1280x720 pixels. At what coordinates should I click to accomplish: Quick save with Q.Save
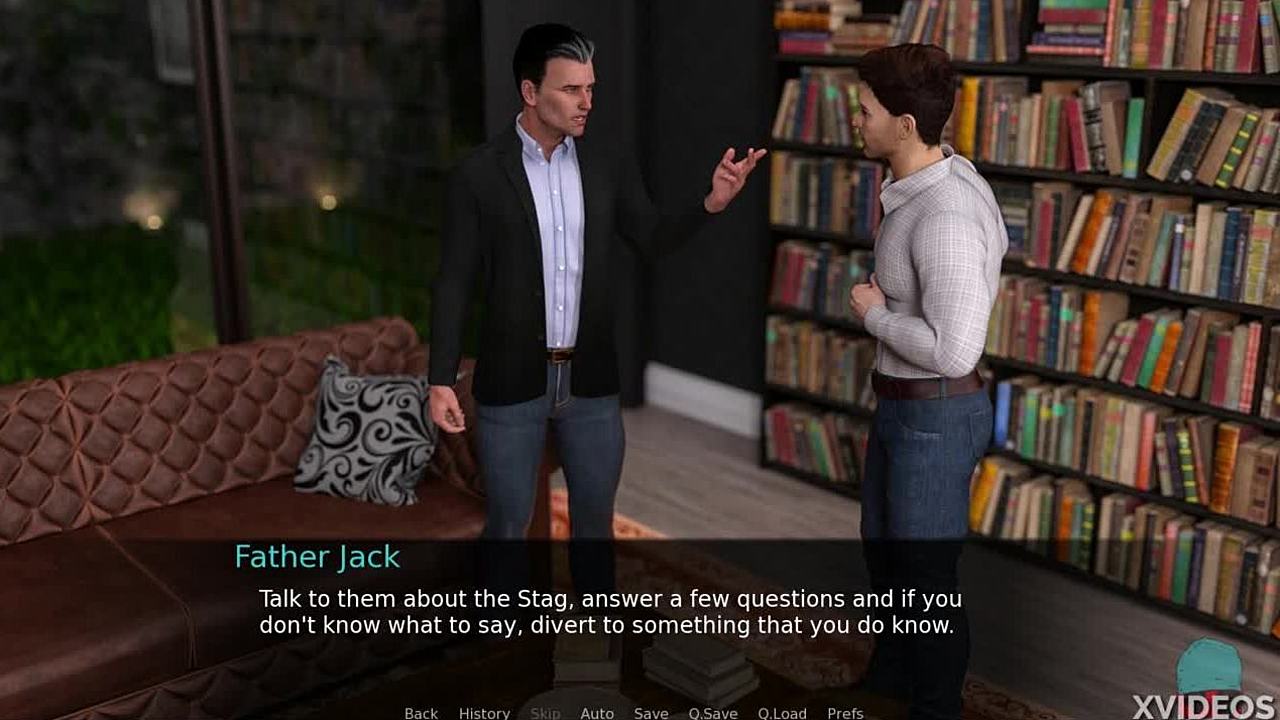pos(713,712)
